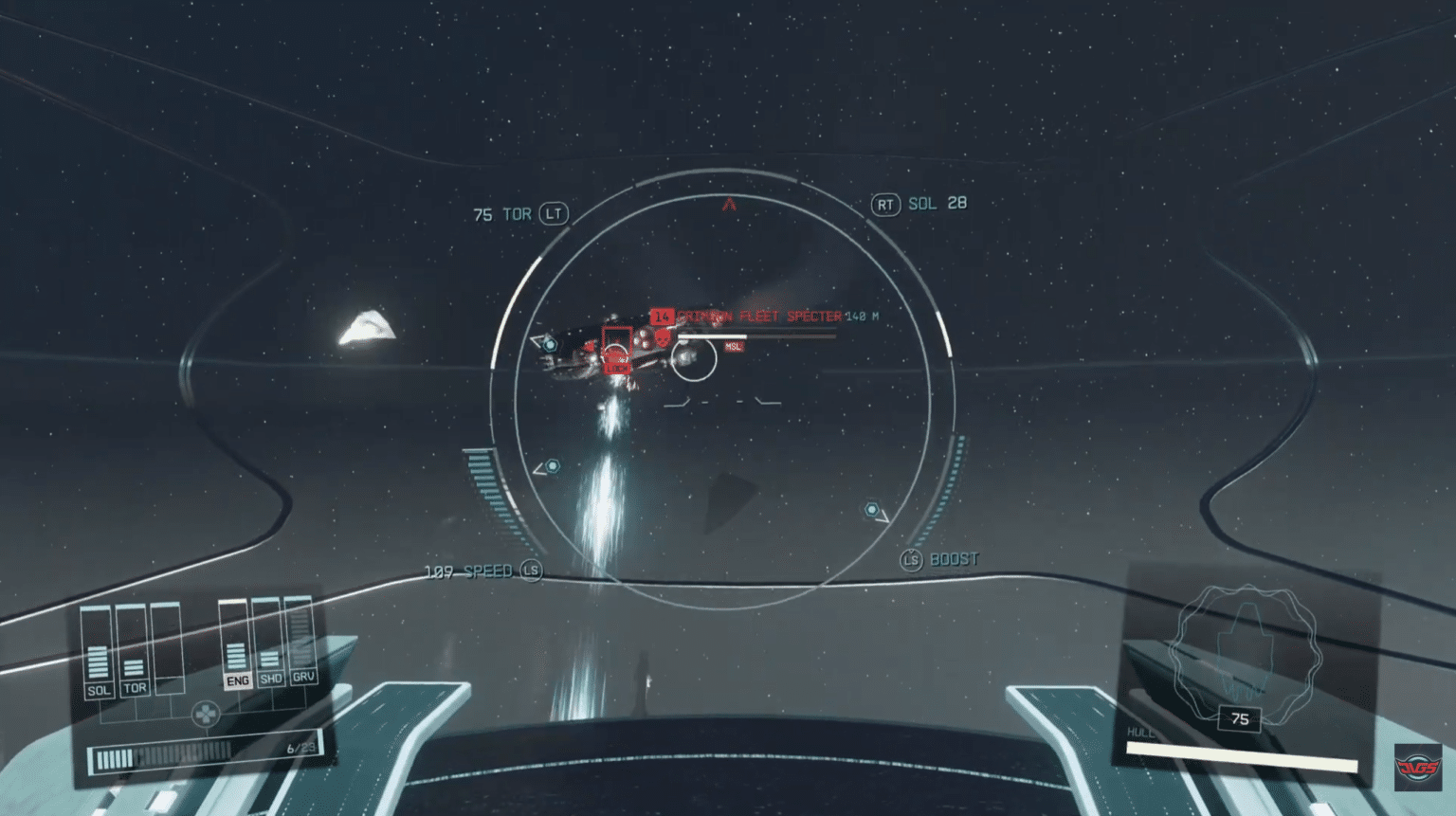The width and height of the screenshot is (1456, 816).
Task: Click the level 14 badge on the target
Action: pyautogui.click(x=662, y=317)
